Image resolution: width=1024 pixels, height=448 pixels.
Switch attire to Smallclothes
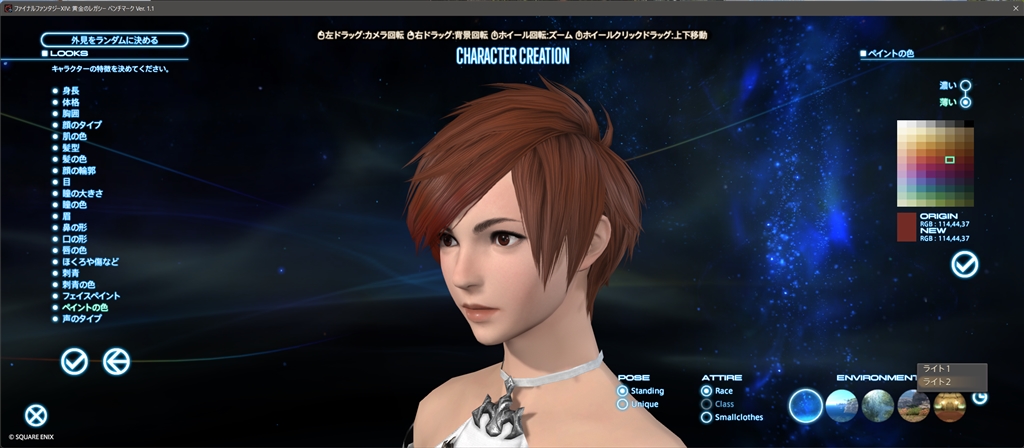(707, 417)
